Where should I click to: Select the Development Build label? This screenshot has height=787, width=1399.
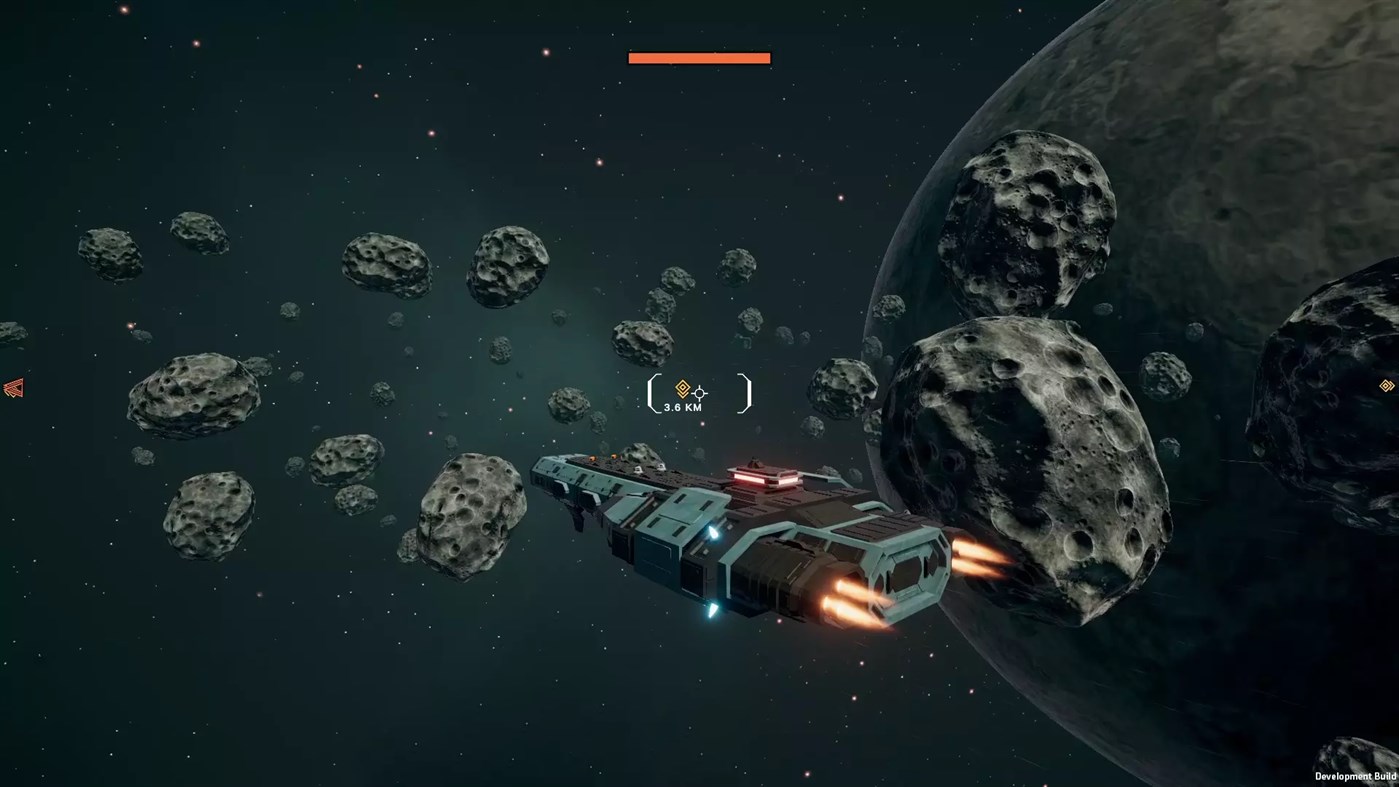click(x=1358, y=775)
